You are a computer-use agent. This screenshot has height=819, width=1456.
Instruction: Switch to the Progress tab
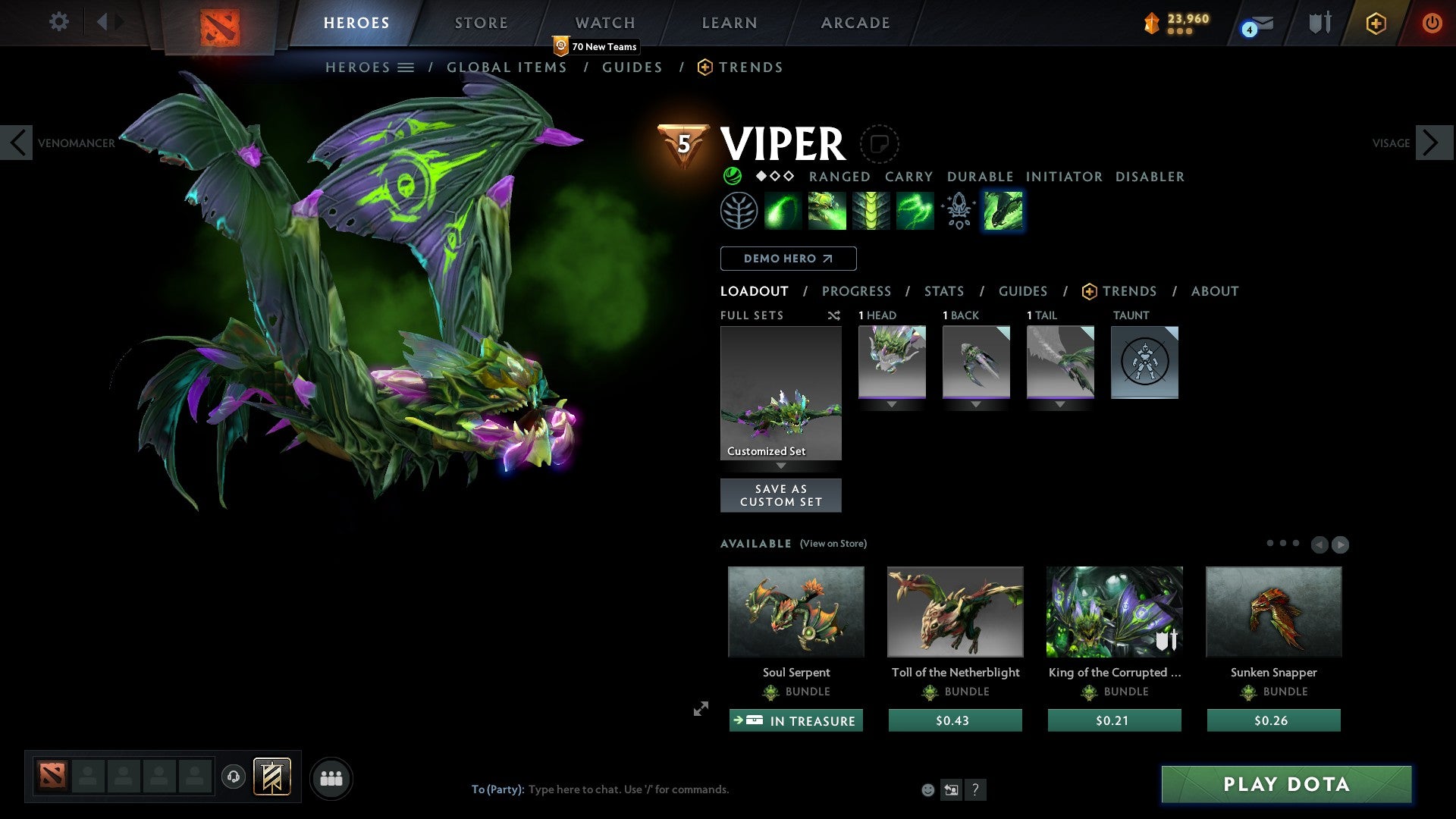(856, 291)
